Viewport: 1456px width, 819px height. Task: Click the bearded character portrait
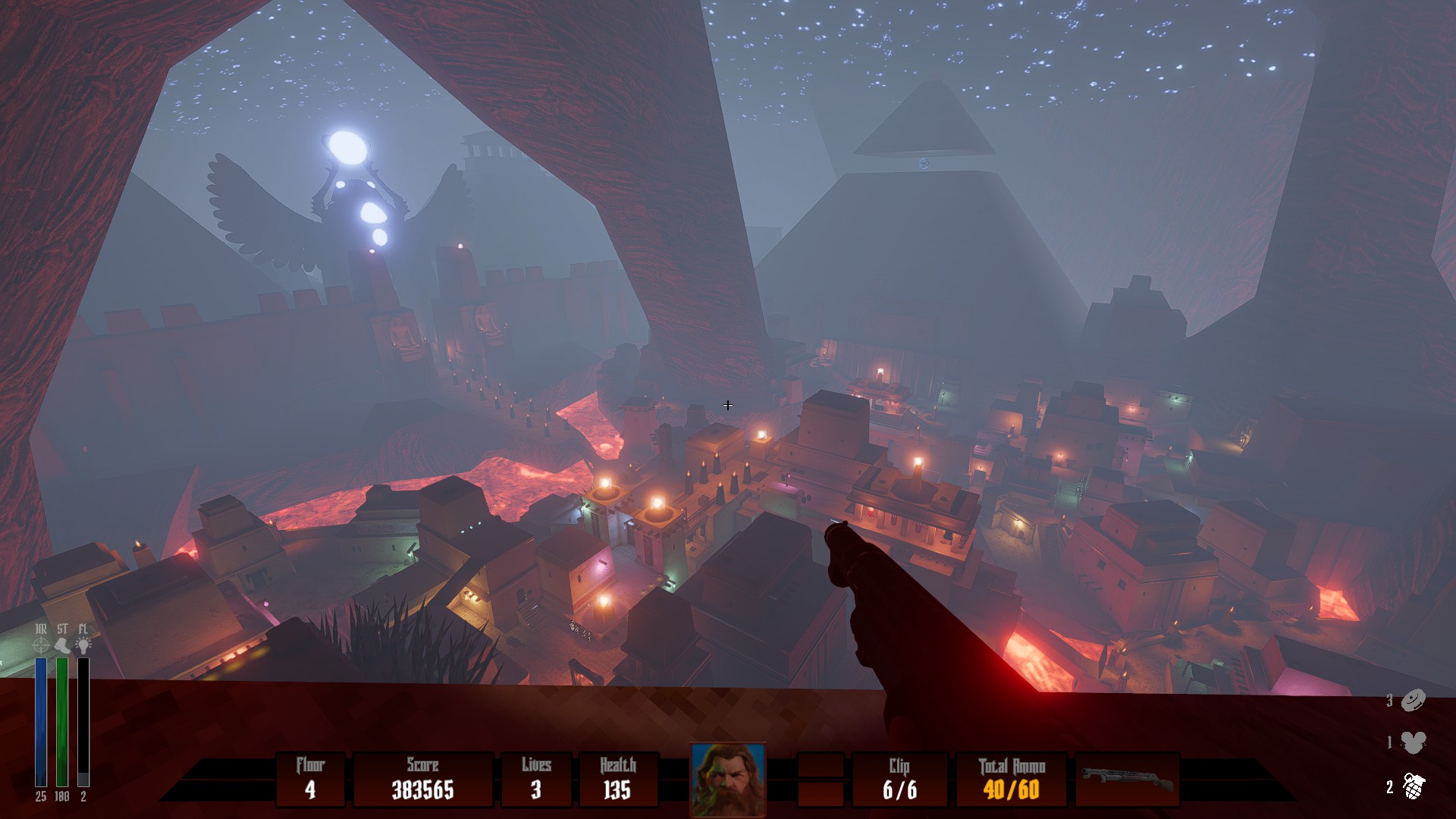pyautogui.click(x=728, y=780)
